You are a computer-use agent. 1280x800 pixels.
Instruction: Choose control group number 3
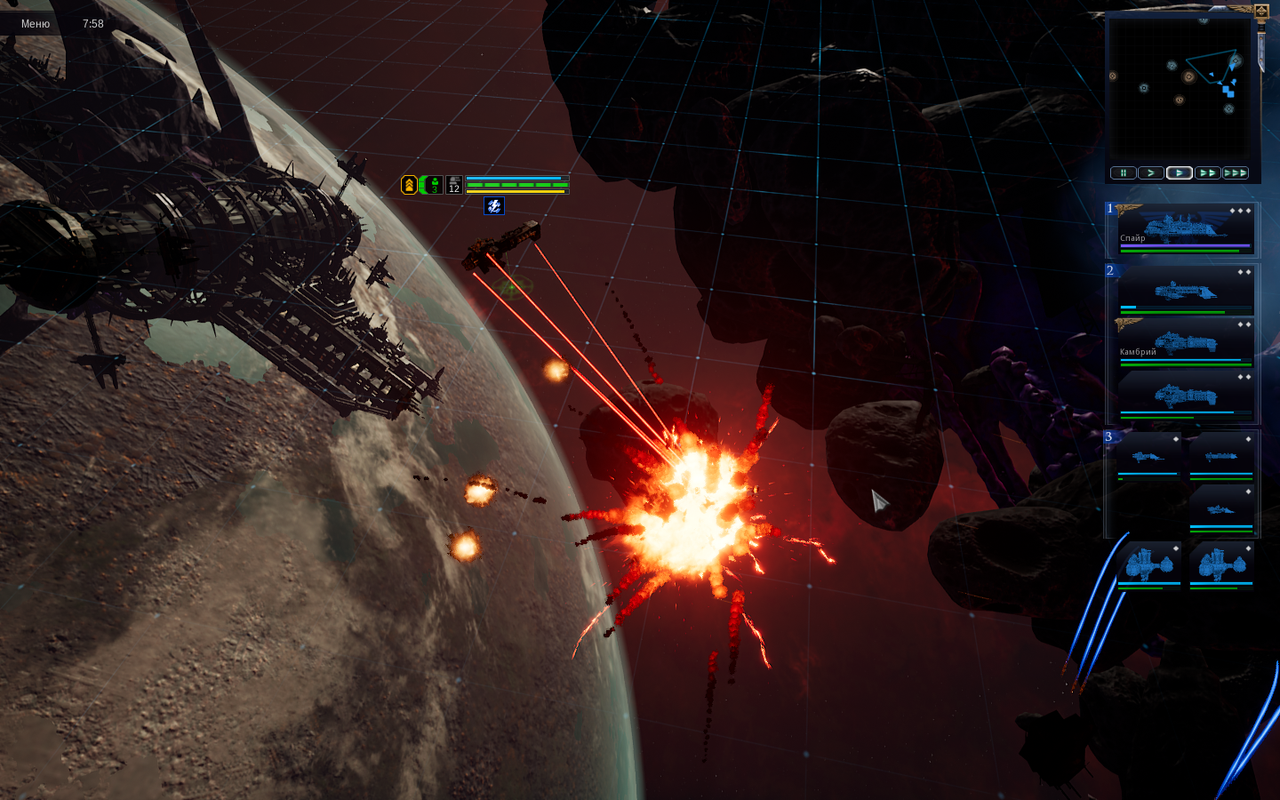[x=1109, y=436]
